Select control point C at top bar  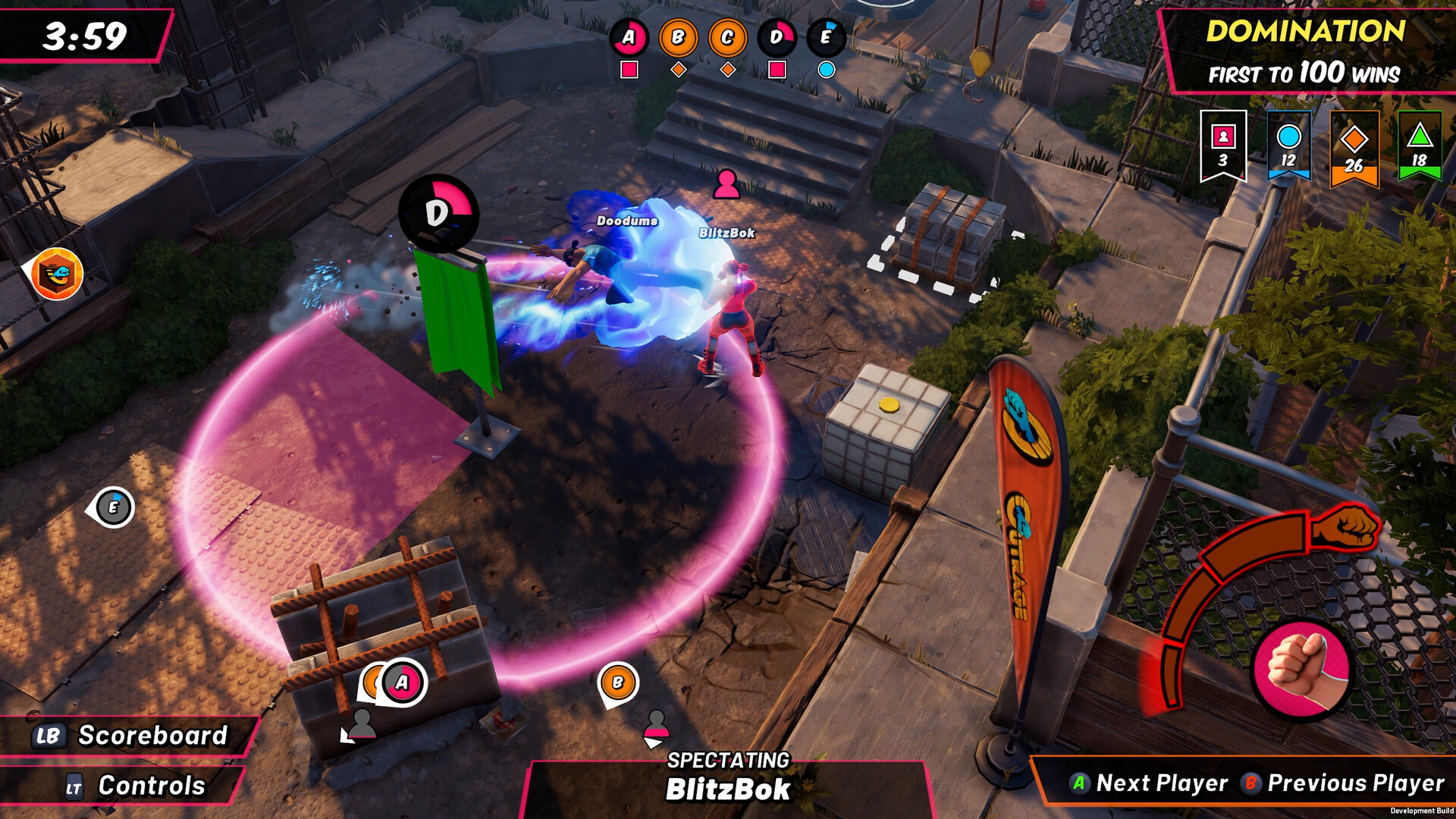point(727,38)
